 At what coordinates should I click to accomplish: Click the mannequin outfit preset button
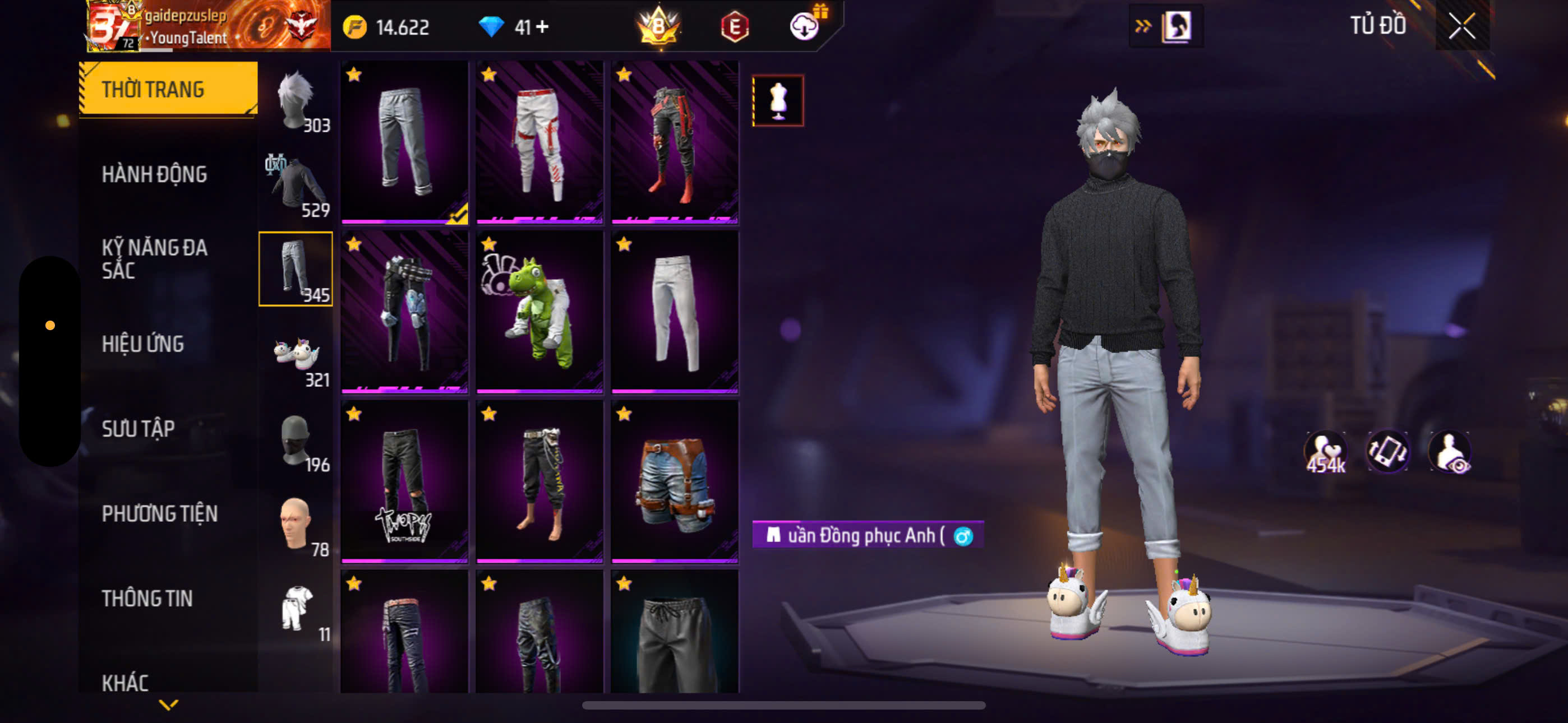(778, 100)
